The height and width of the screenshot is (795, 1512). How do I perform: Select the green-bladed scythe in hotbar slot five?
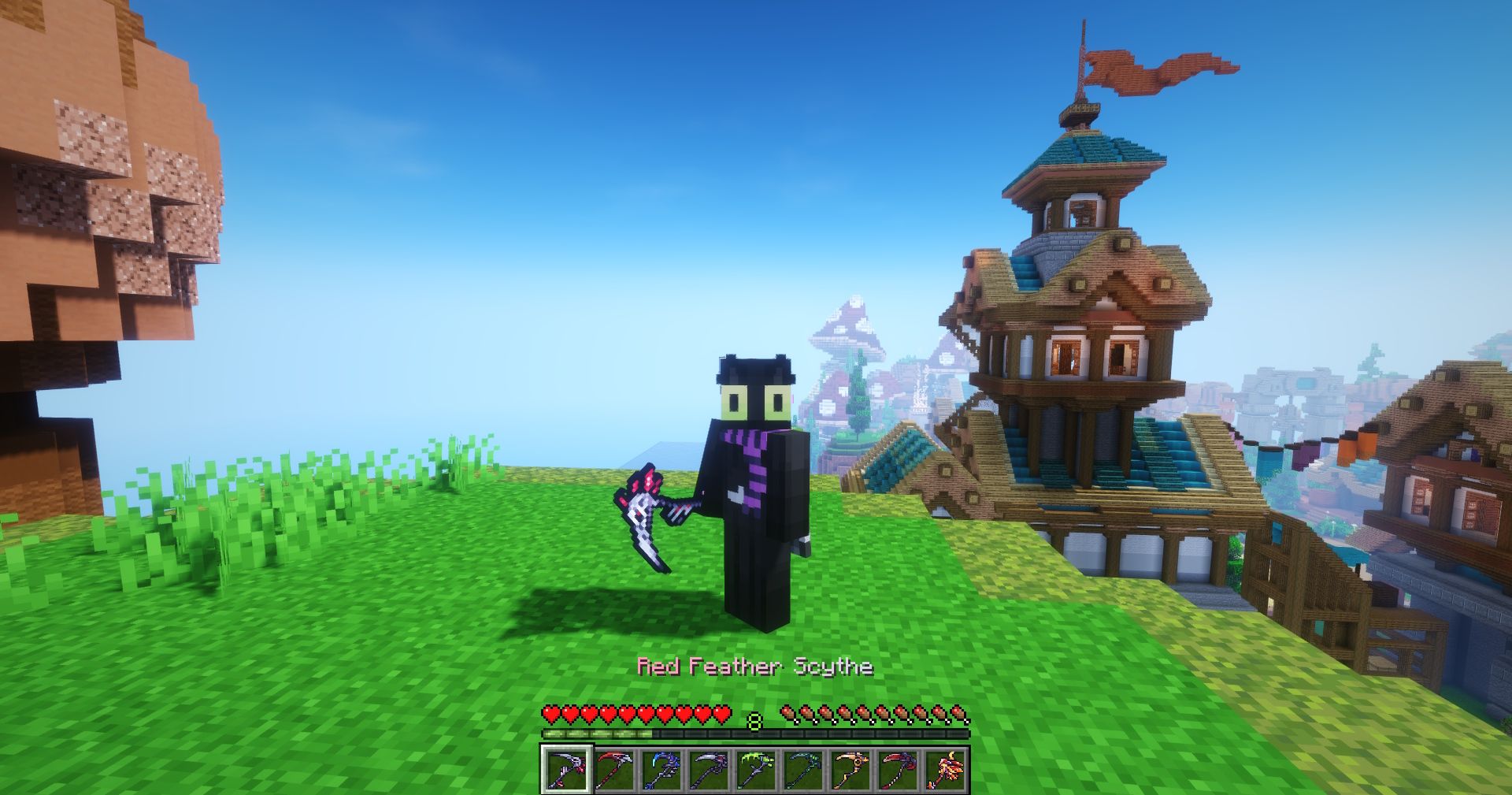pos(756,768)
